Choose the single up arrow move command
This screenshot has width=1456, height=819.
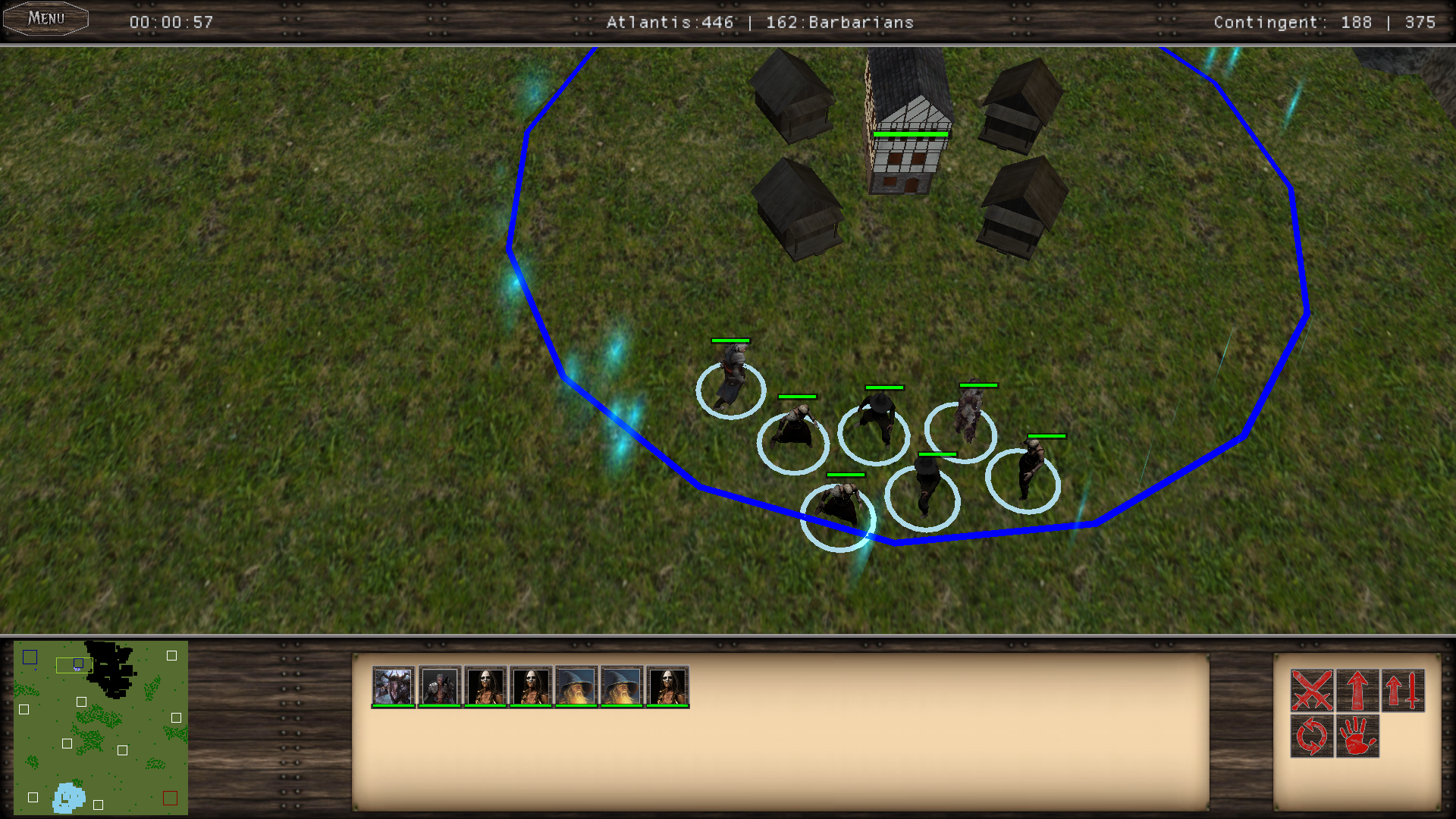click(1357, 690)
